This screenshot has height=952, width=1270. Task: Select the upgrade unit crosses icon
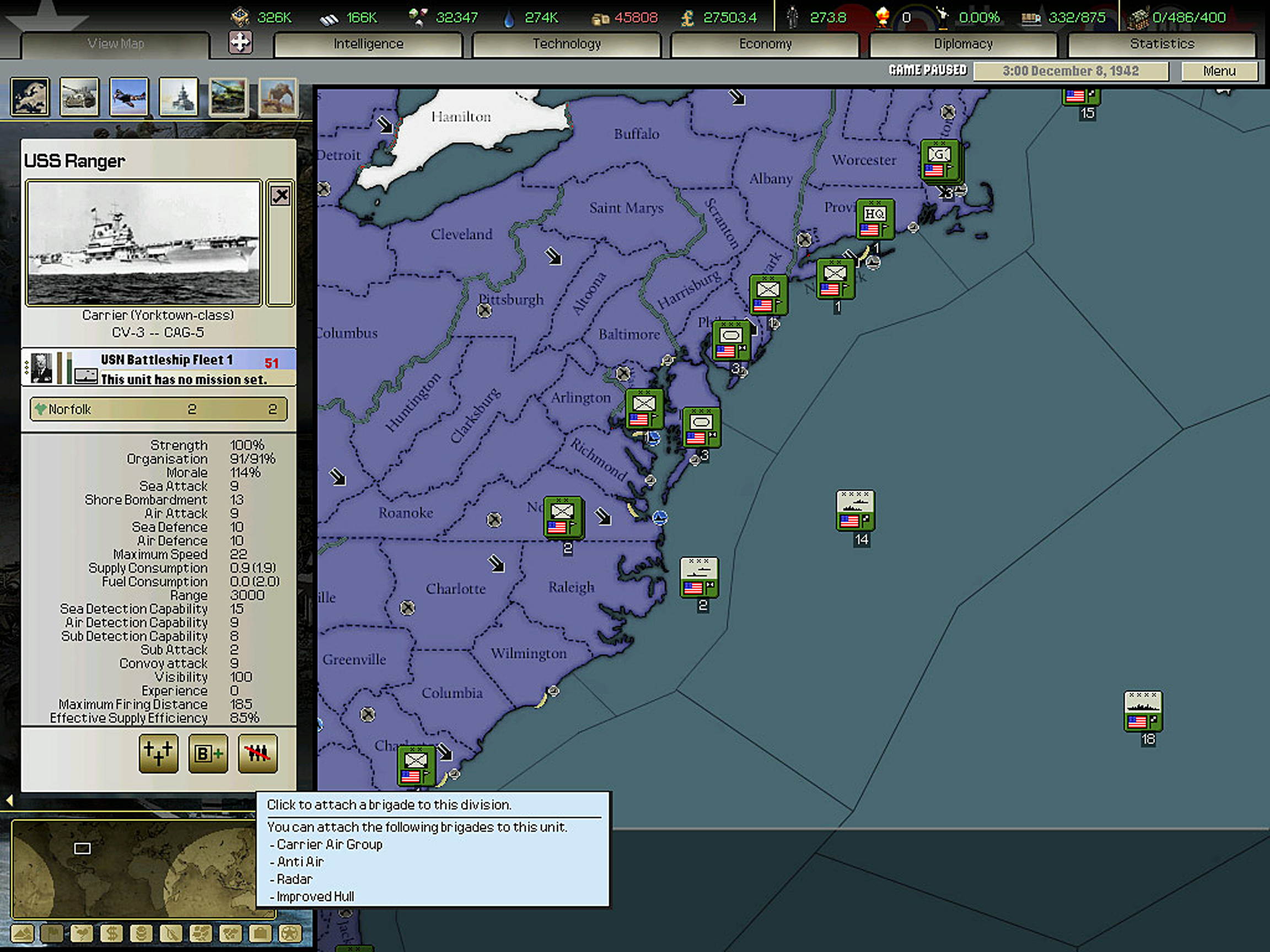(x=158, y=754)
